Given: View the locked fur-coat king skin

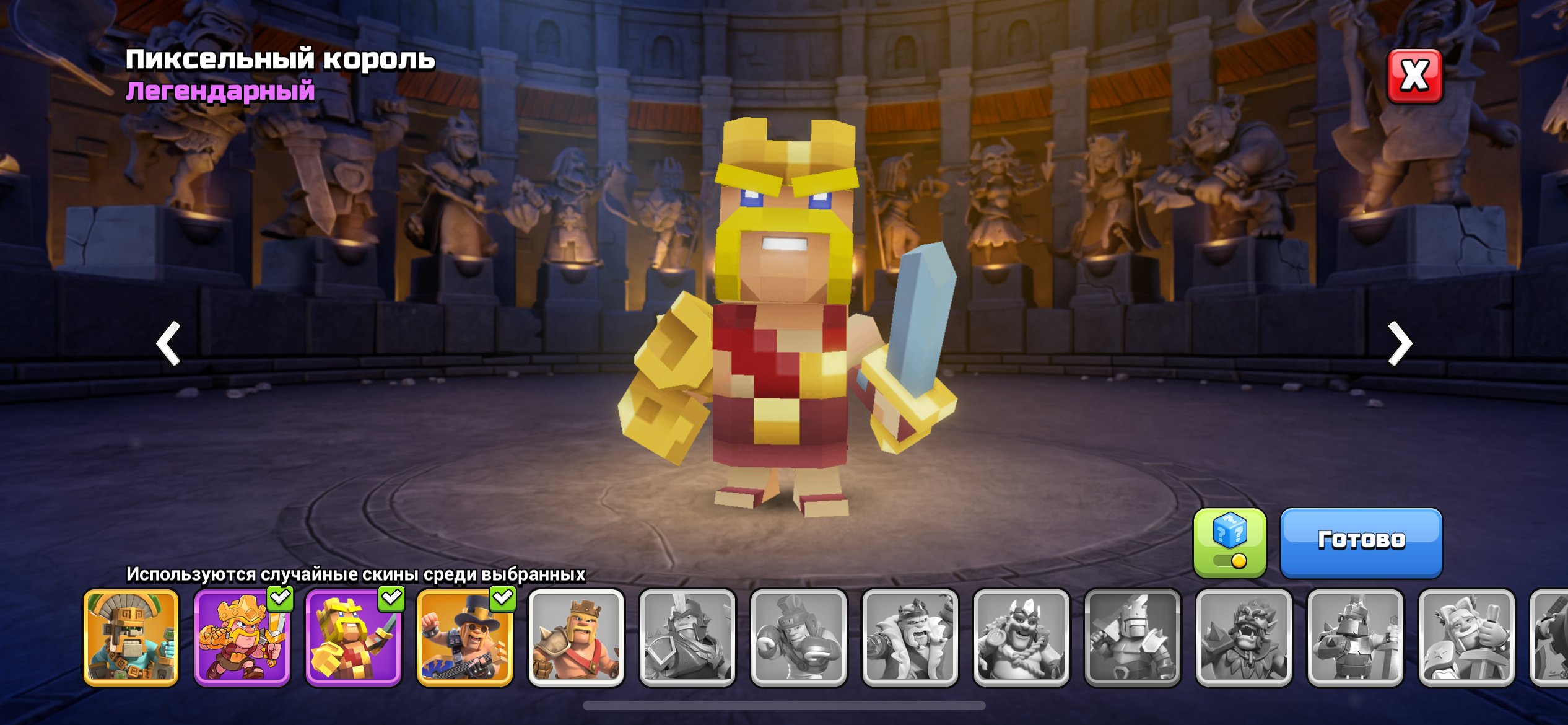Looking at the screenshot, I should tap(910, 638).
